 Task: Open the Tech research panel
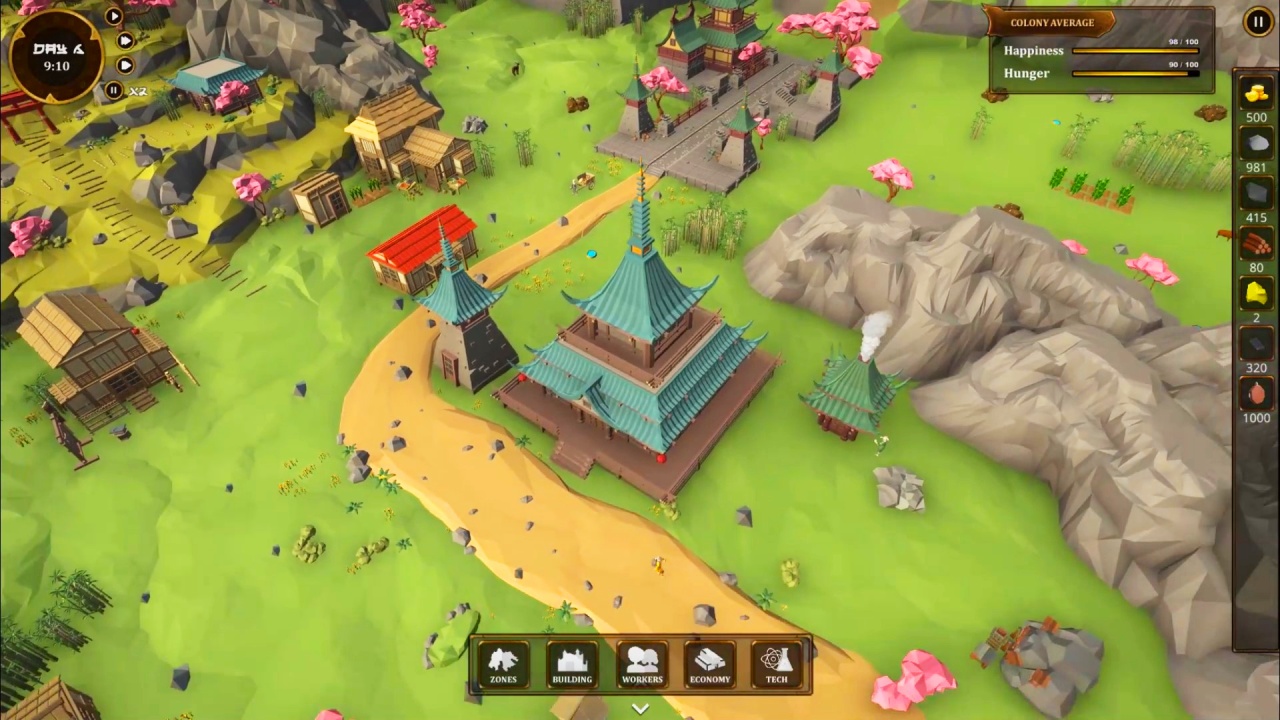click(777, 663)
